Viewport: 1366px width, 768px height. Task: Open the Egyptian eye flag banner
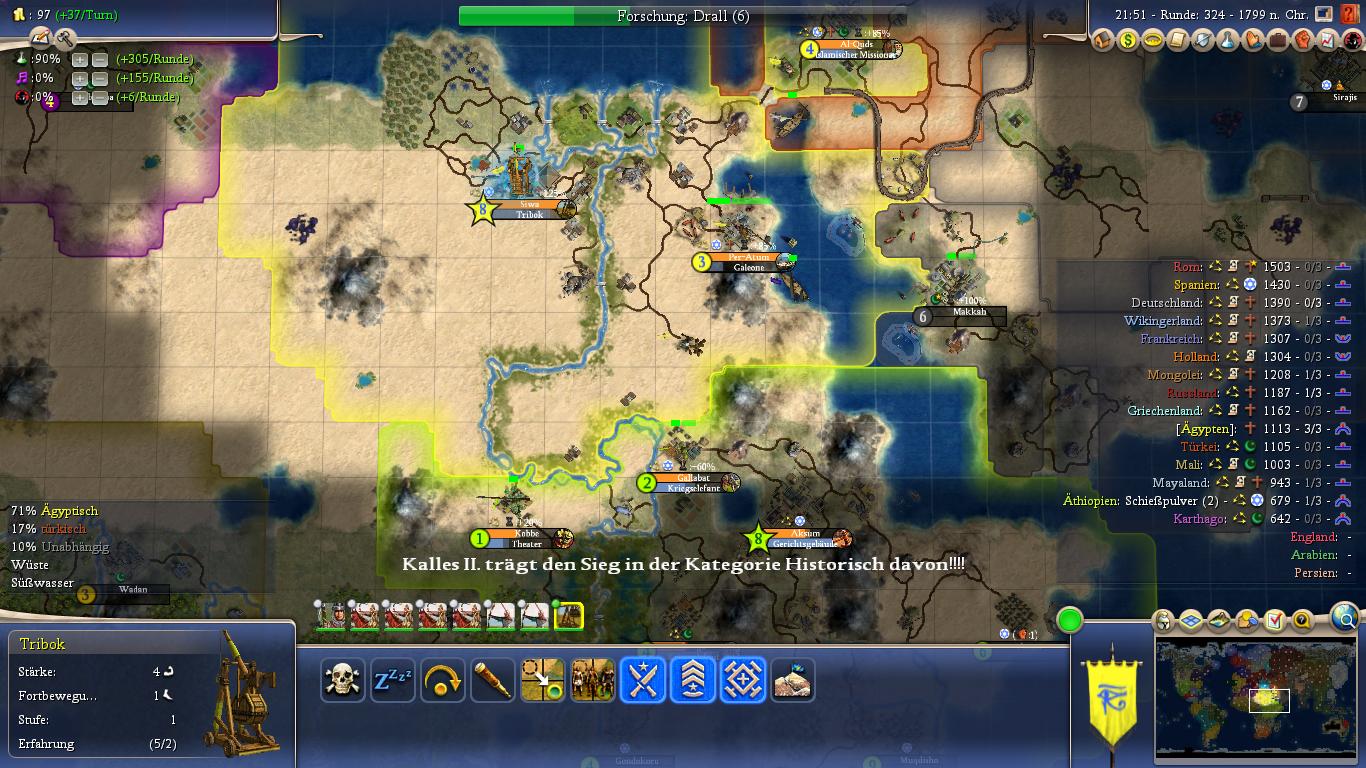(x=1112, y=698)
